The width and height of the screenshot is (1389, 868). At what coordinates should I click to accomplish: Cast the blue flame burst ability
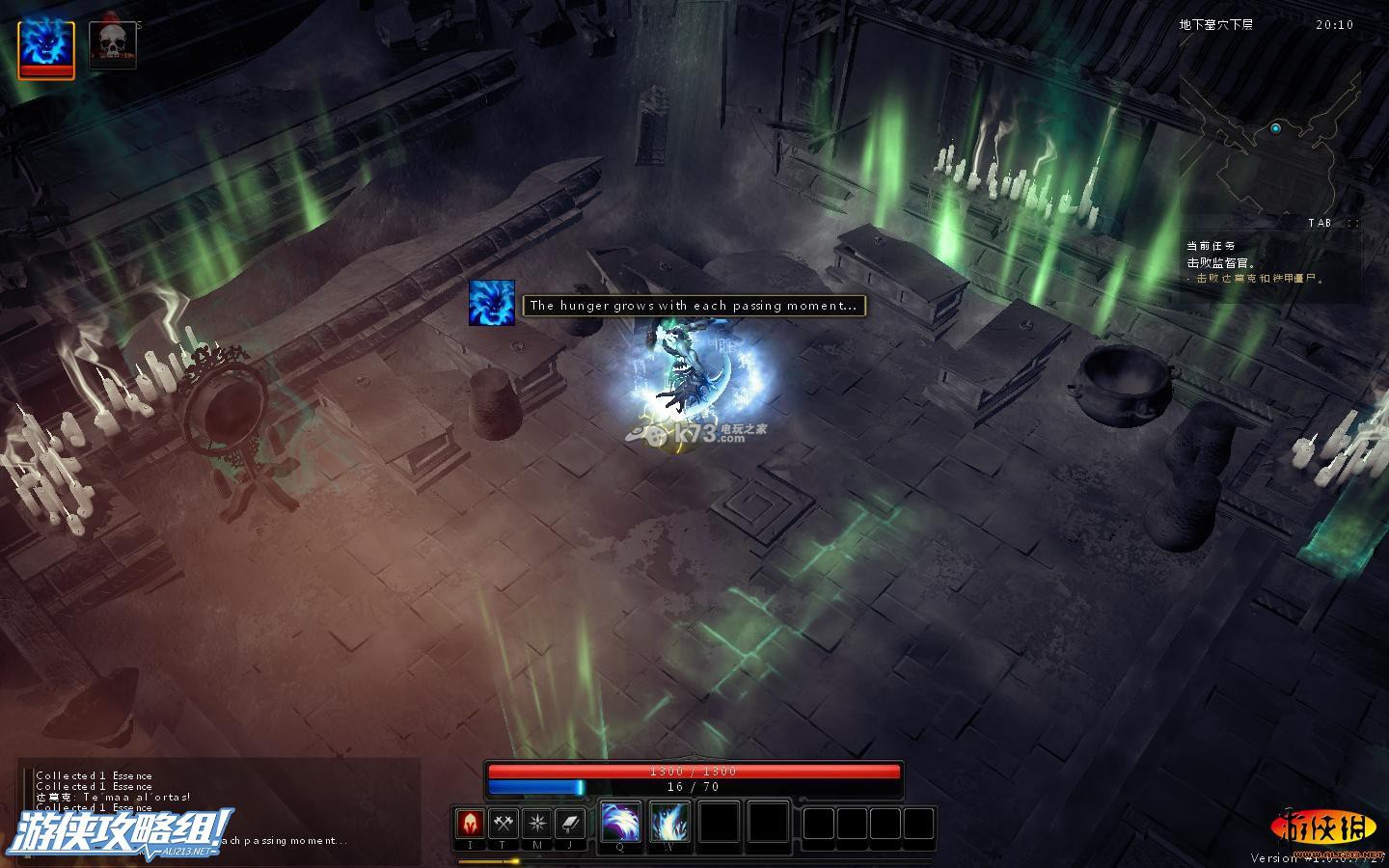[669, 824]
